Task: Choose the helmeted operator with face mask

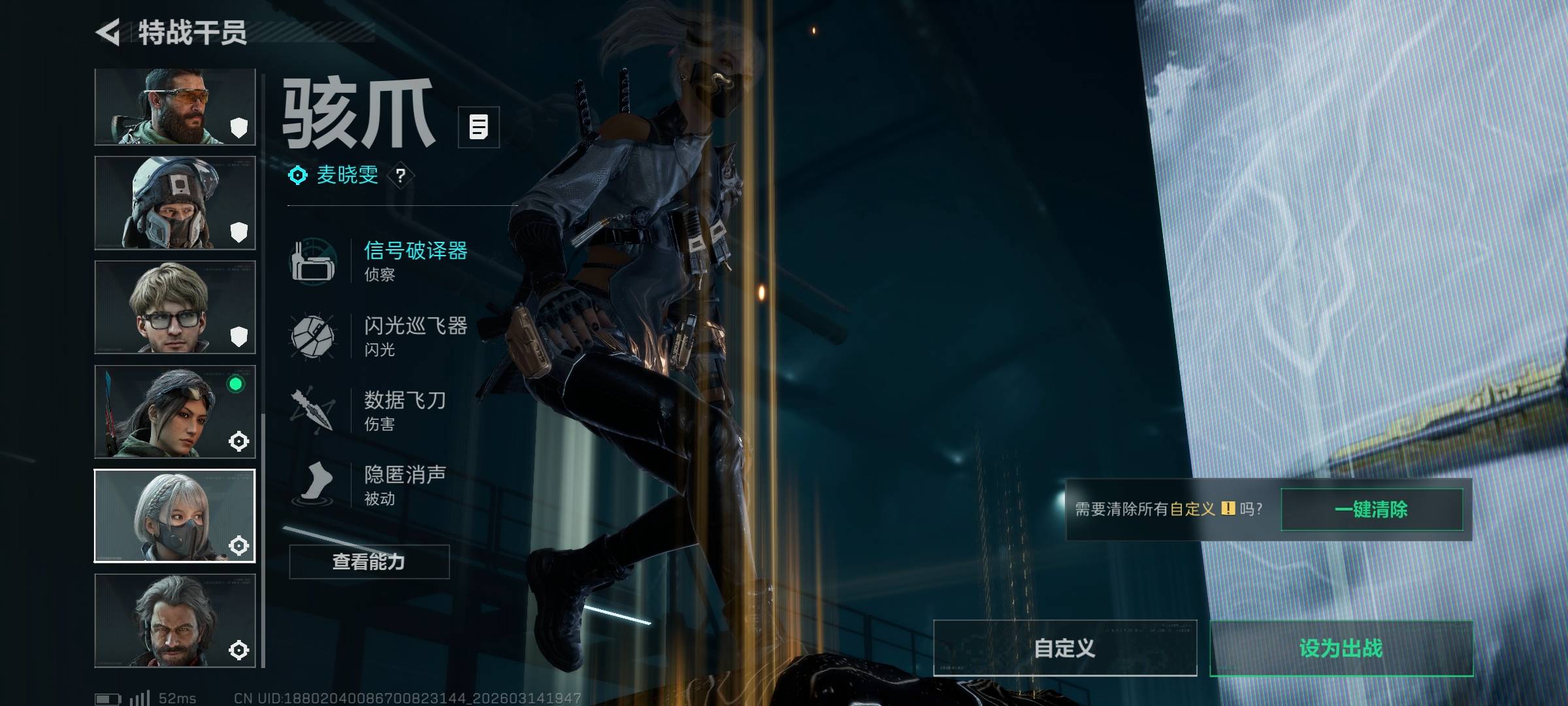Action: coord(174,203)
